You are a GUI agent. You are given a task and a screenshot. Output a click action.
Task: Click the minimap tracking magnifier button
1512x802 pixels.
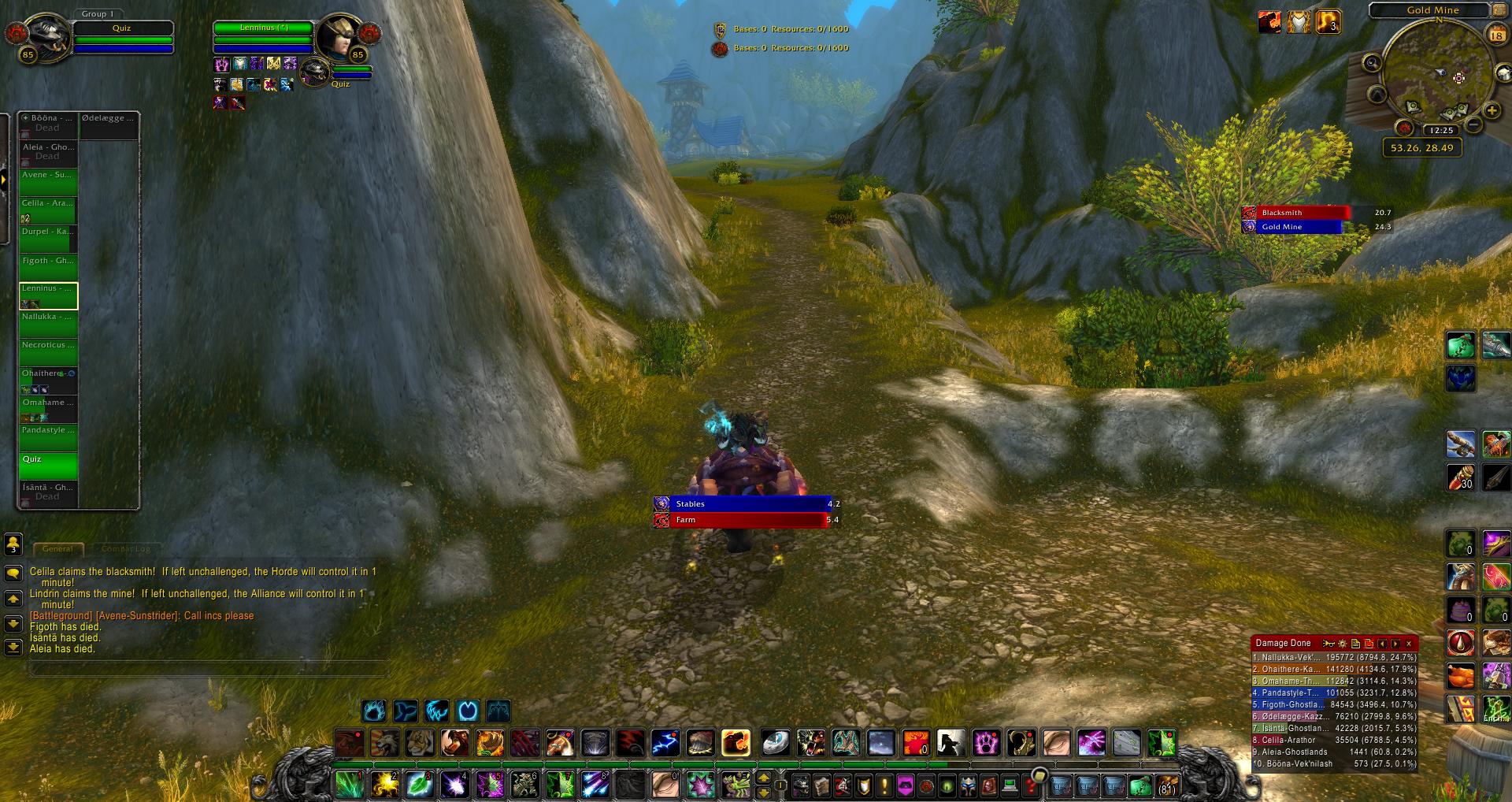pyautogui.click(x=1372, y=63)
